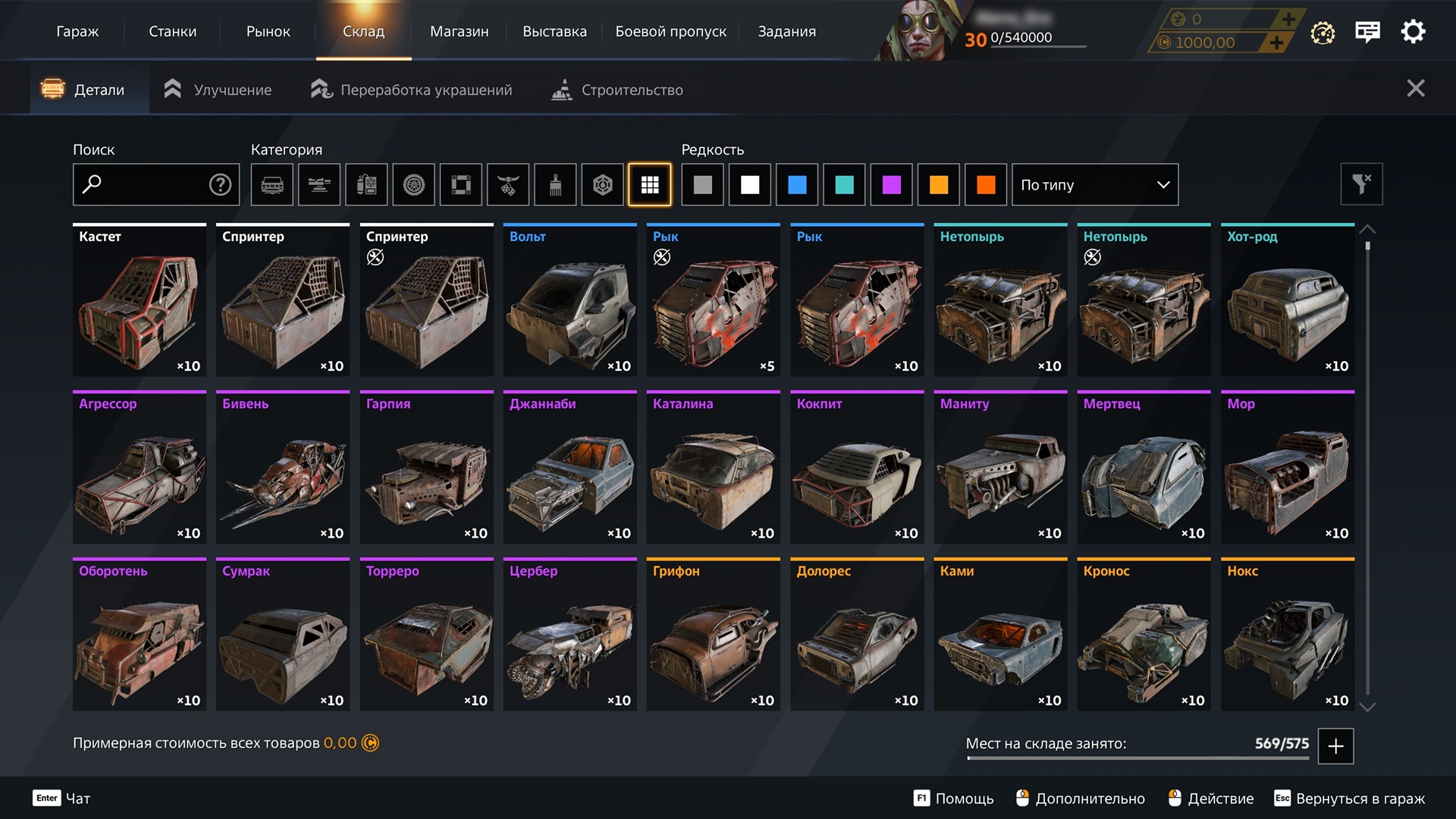Switch to the Улучшение sub-tab

coord(218,89)
